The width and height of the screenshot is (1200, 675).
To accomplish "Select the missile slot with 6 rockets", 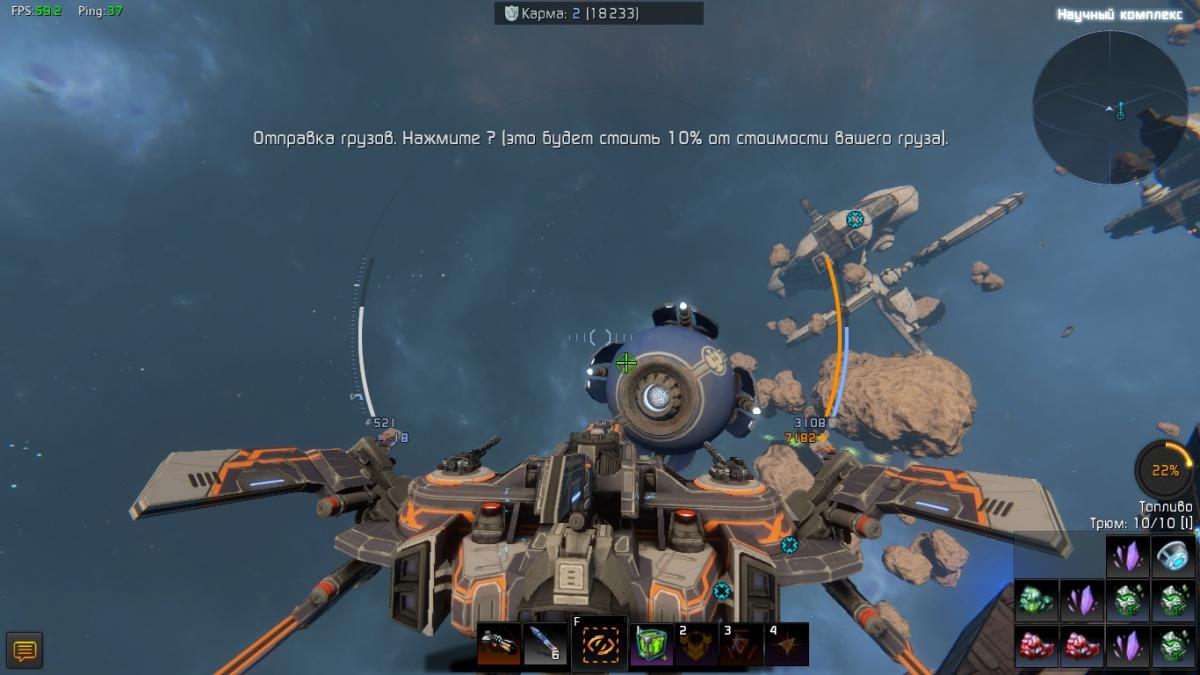I will 547,646.
